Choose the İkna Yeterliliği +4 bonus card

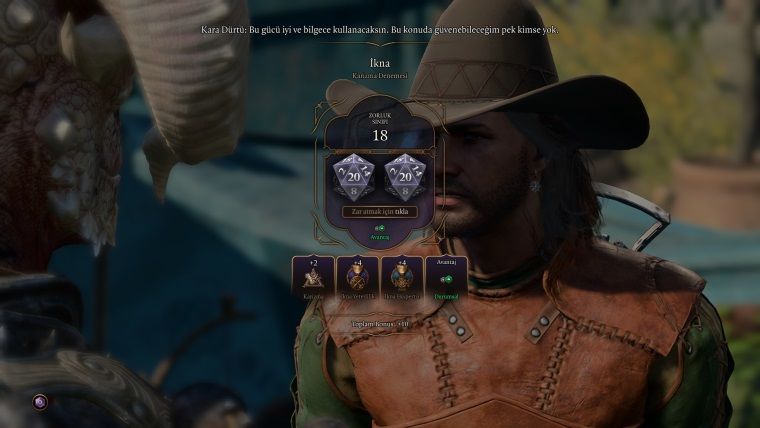coord(357,278)
